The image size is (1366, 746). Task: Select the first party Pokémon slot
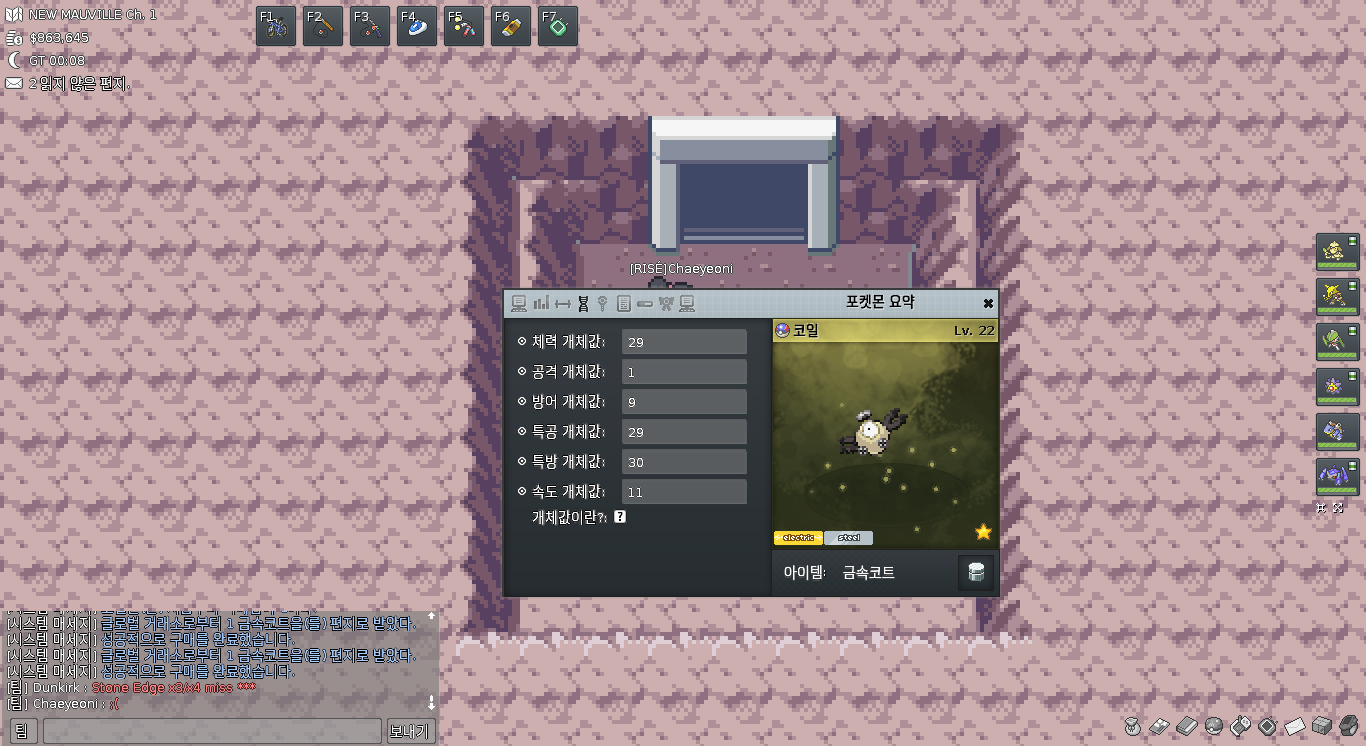(x=1337, y=251)
